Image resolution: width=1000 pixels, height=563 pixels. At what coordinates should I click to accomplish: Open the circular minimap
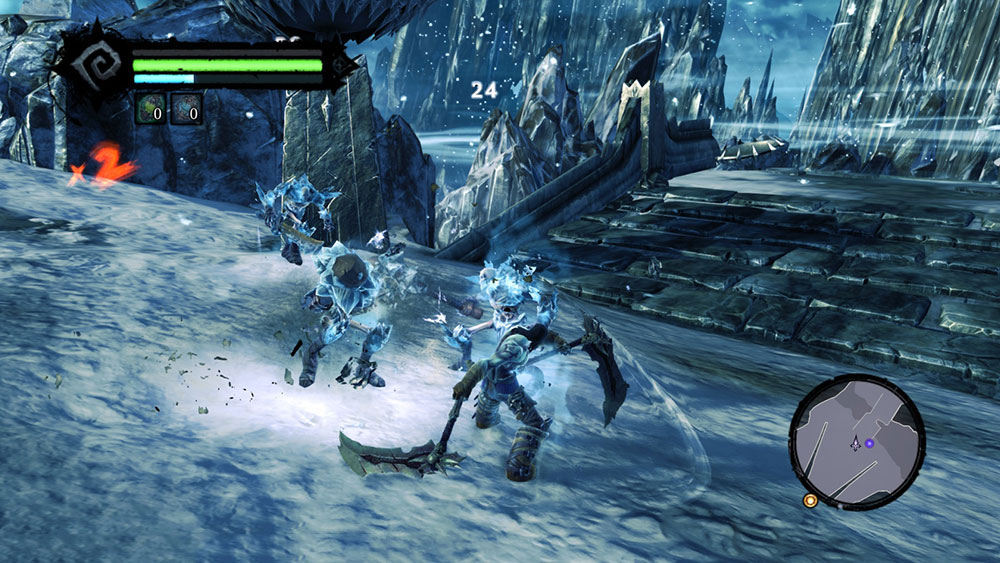point(857,441)
